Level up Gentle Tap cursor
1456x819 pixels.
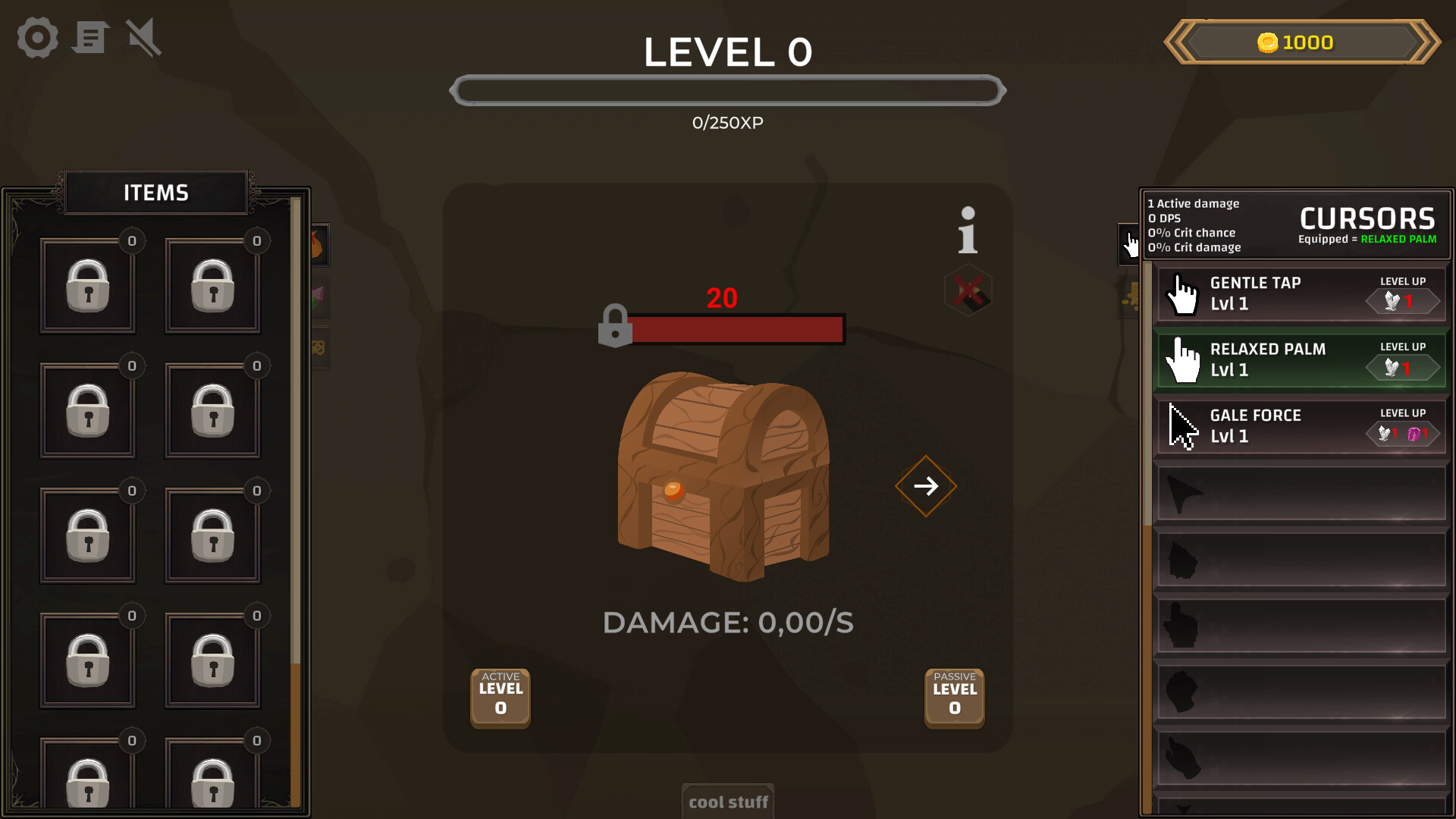point(1403,300)
